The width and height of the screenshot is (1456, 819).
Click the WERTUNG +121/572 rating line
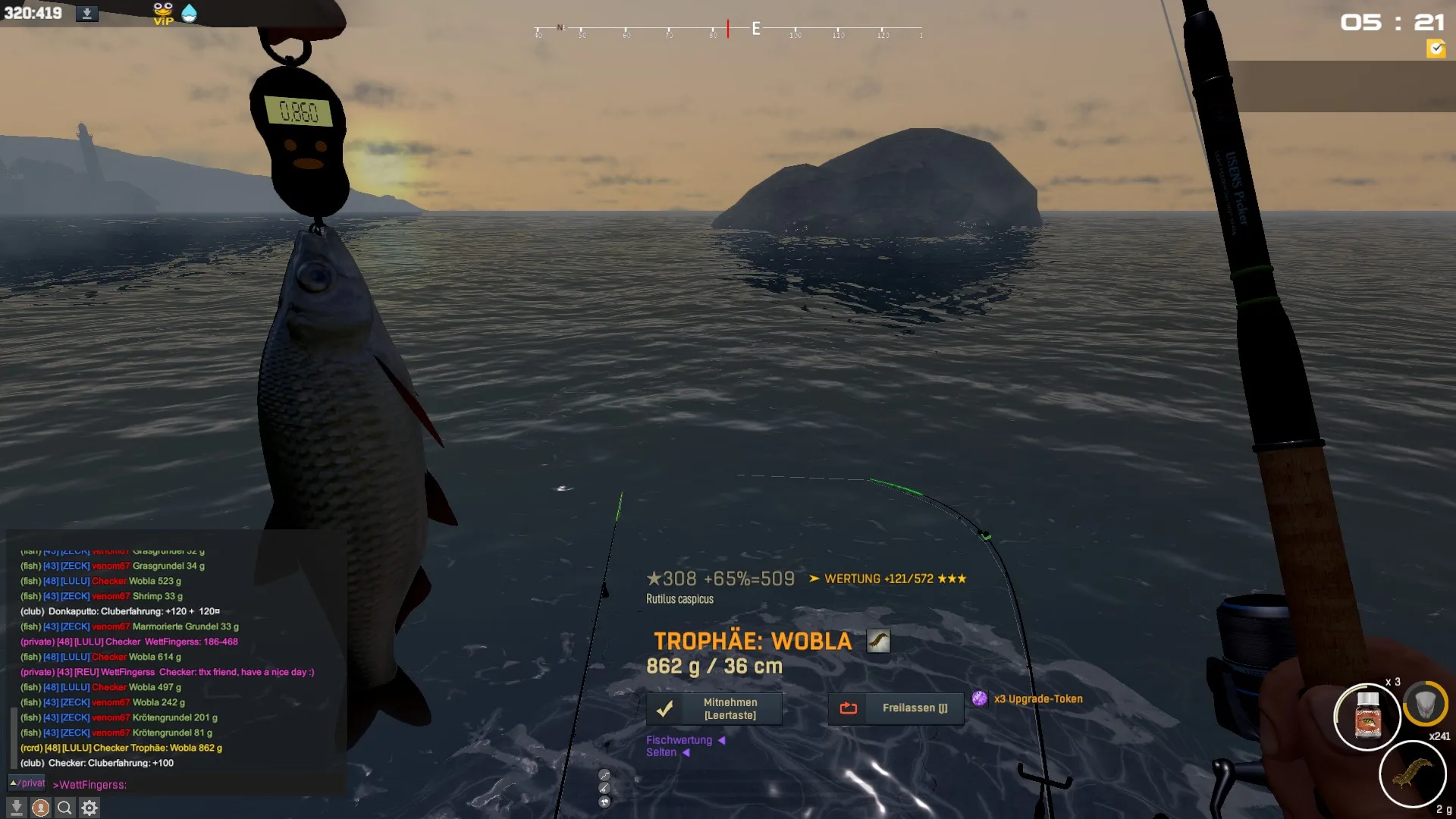click(x=887, y=579)
